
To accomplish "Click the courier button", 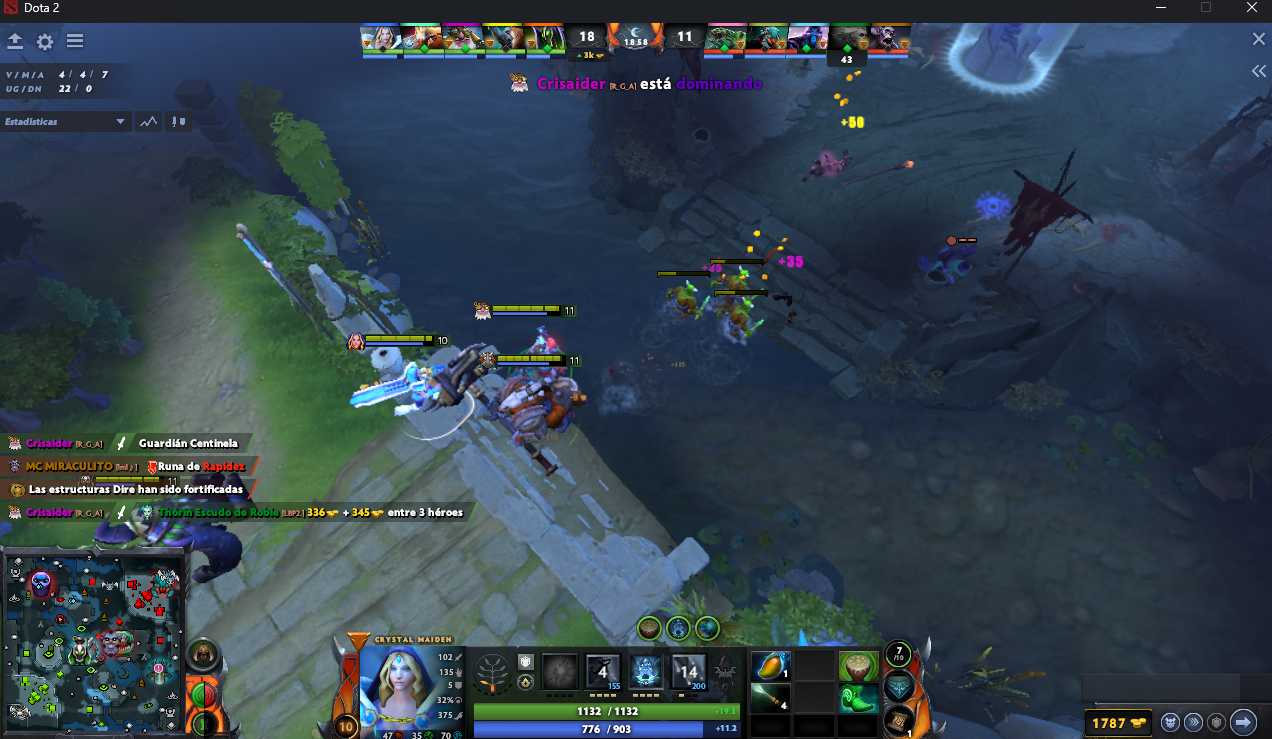I will click(1170, 722).
